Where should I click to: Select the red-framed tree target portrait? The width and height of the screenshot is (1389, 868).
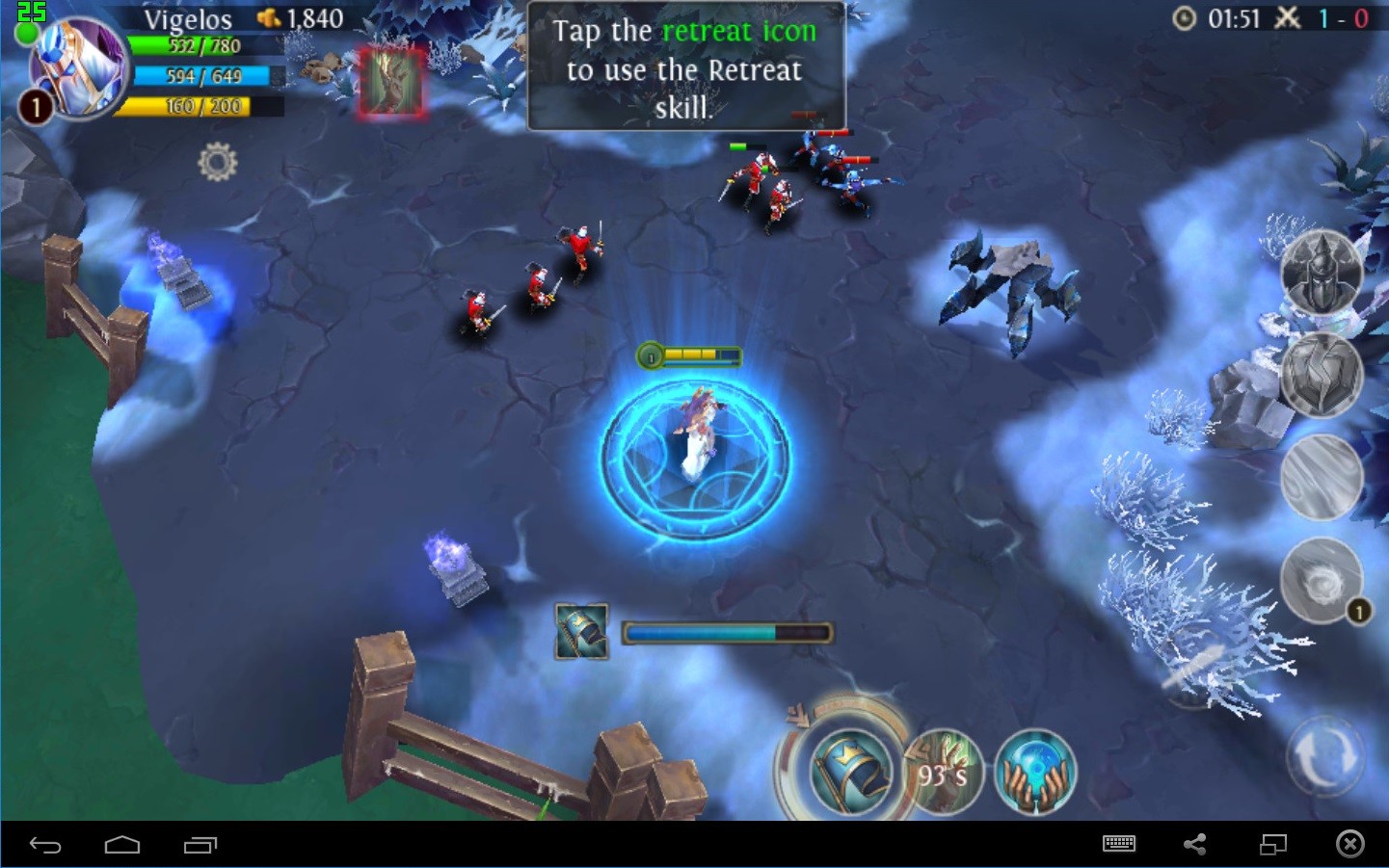pyautogui.click(x=391, y=83)
